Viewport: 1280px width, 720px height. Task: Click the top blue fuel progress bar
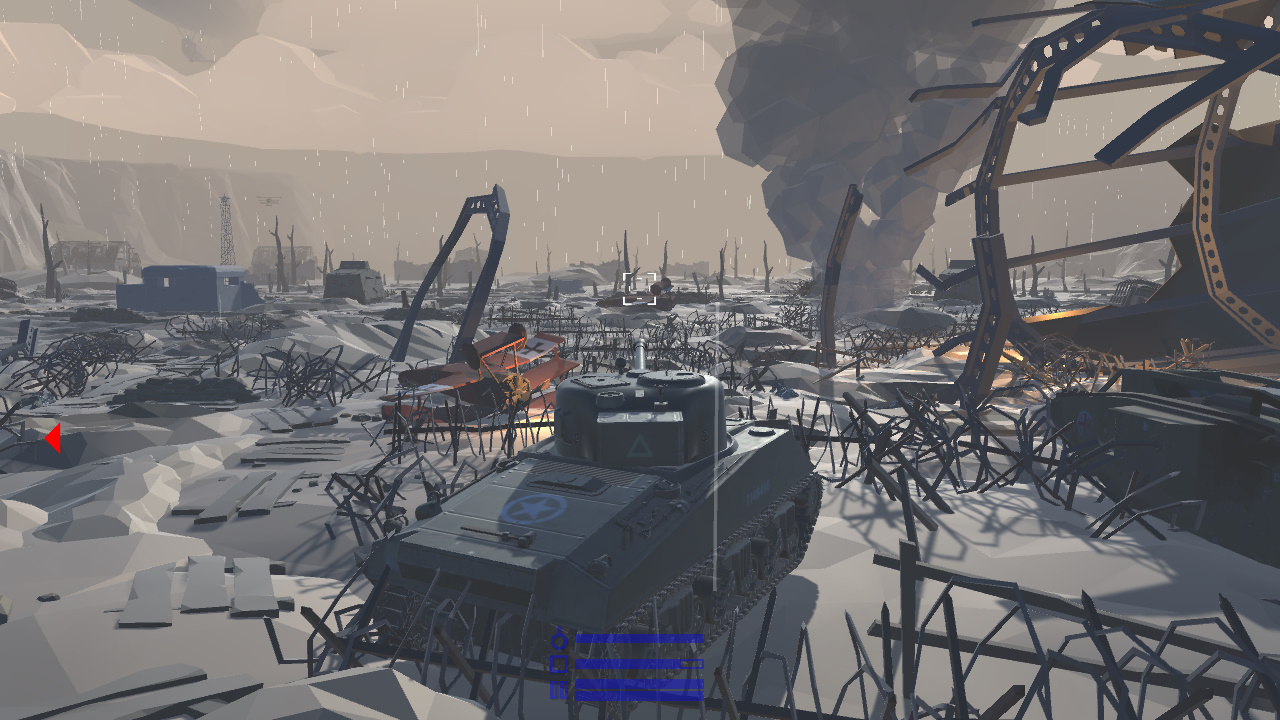coord(638,638)
